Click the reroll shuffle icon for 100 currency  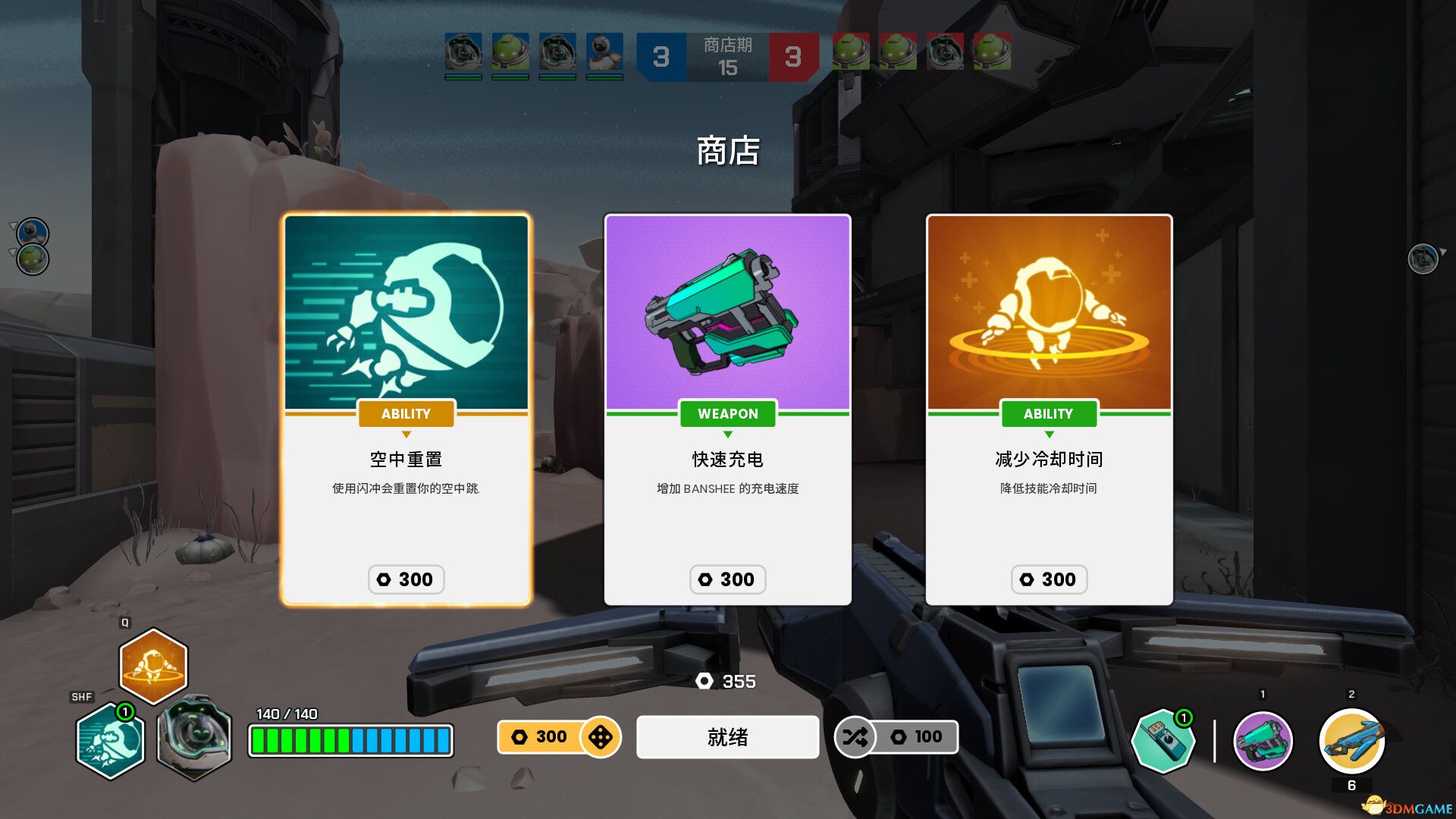856,736
